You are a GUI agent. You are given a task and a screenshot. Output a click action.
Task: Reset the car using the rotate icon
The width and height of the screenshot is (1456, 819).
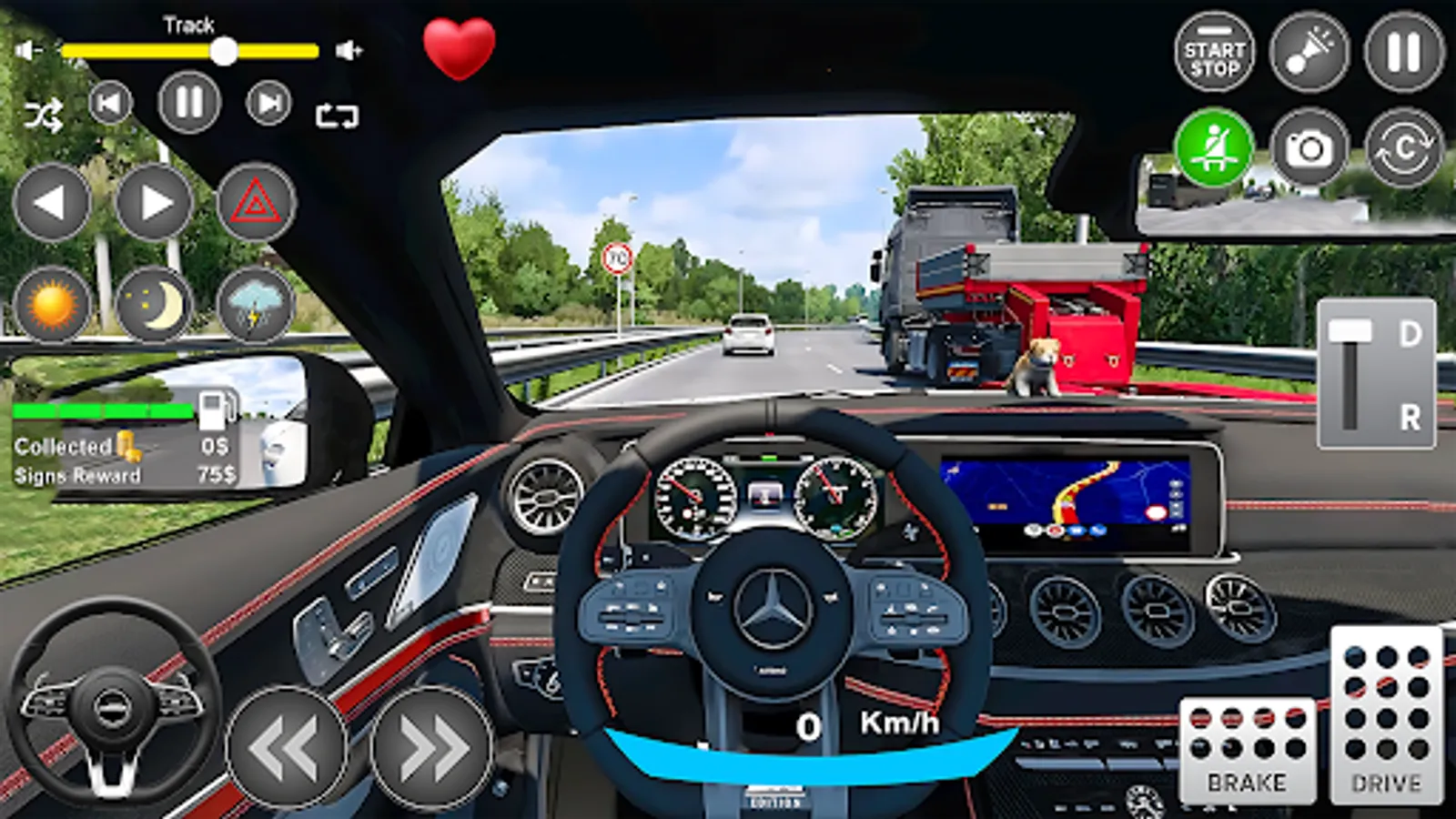1406,146
